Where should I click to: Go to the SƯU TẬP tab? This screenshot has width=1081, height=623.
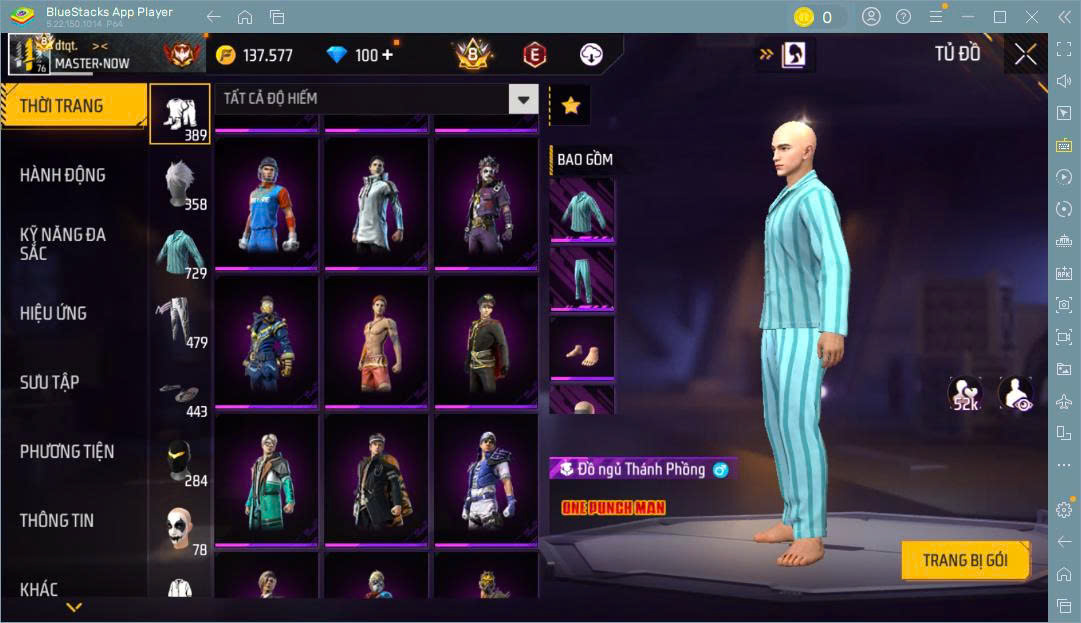click(x=50, y=382)
